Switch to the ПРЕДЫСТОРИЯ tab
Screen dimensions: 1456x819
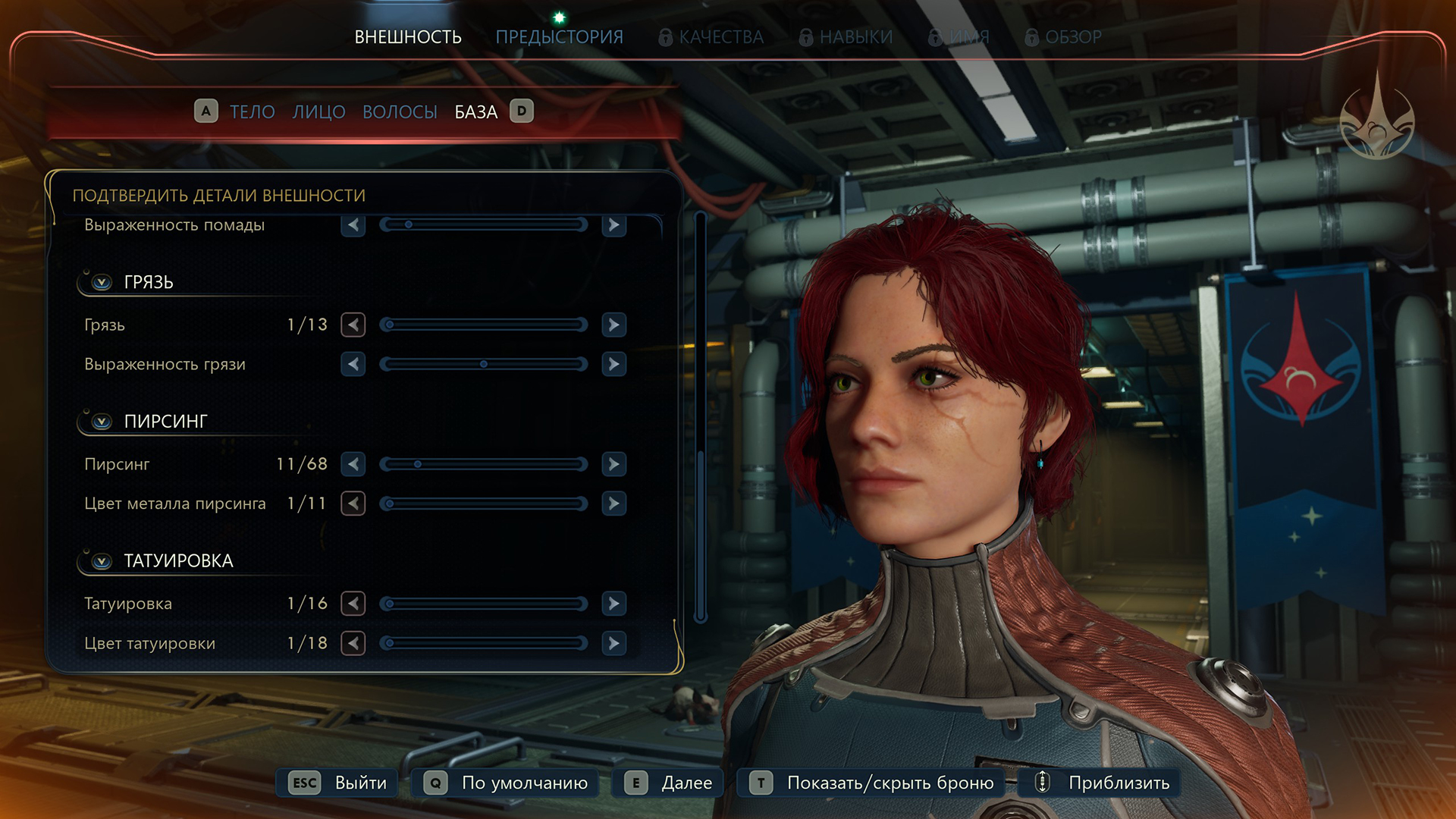point(559,36)
